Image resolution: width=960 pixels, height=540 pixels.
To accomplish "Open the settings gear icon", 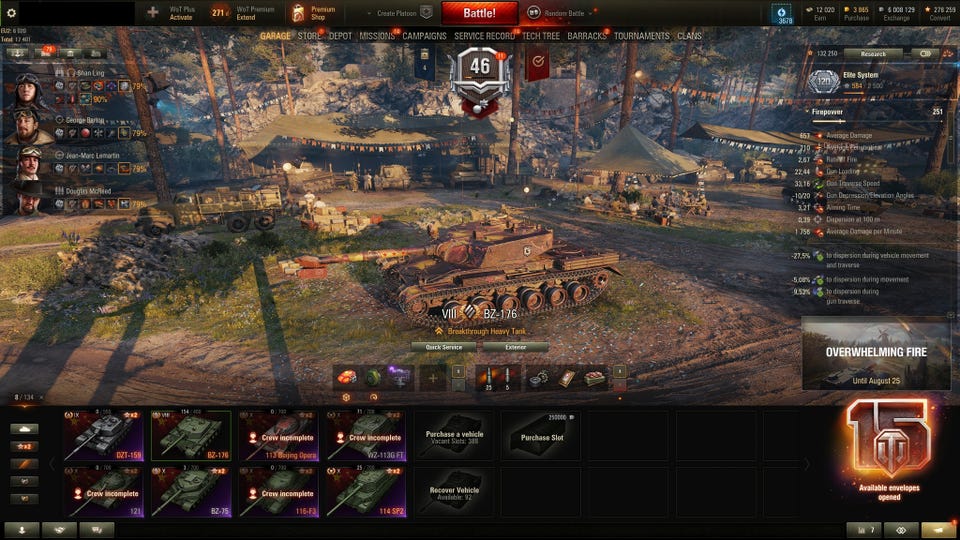I will pyautogui.click(x=12, y=13).
